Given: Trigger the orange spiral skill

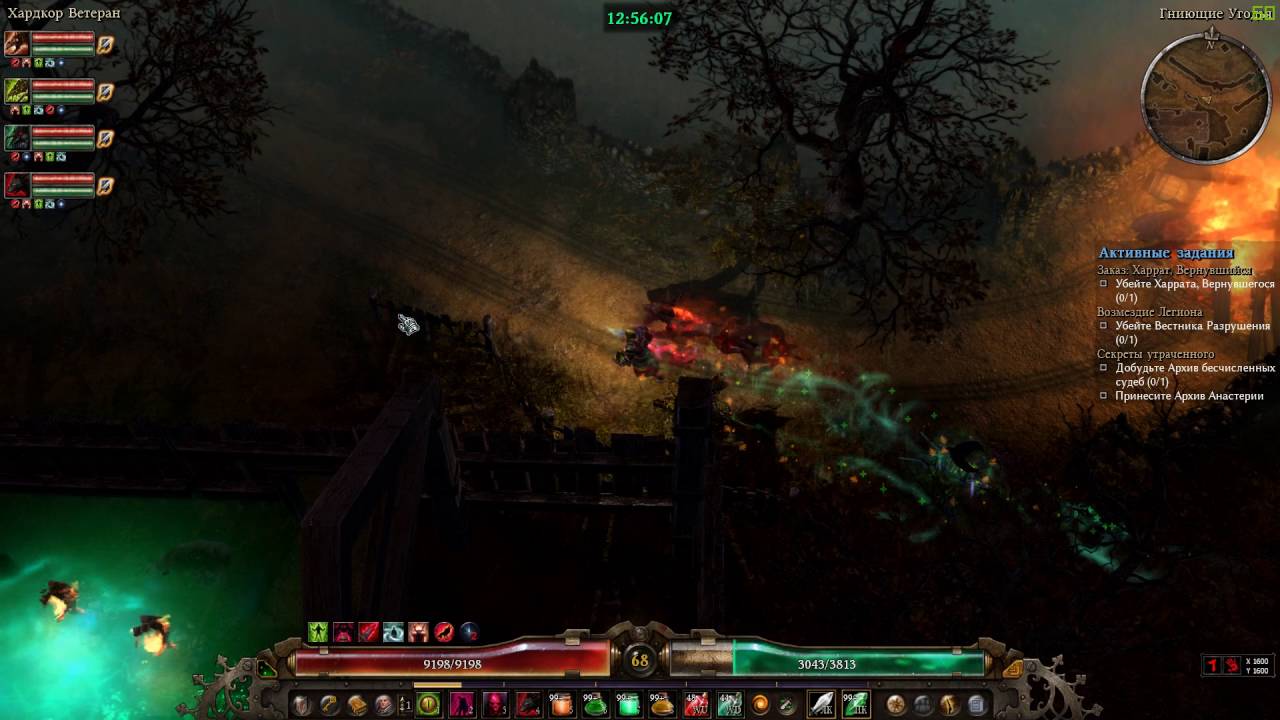Looking at the screenshot, I should (760, 705).
